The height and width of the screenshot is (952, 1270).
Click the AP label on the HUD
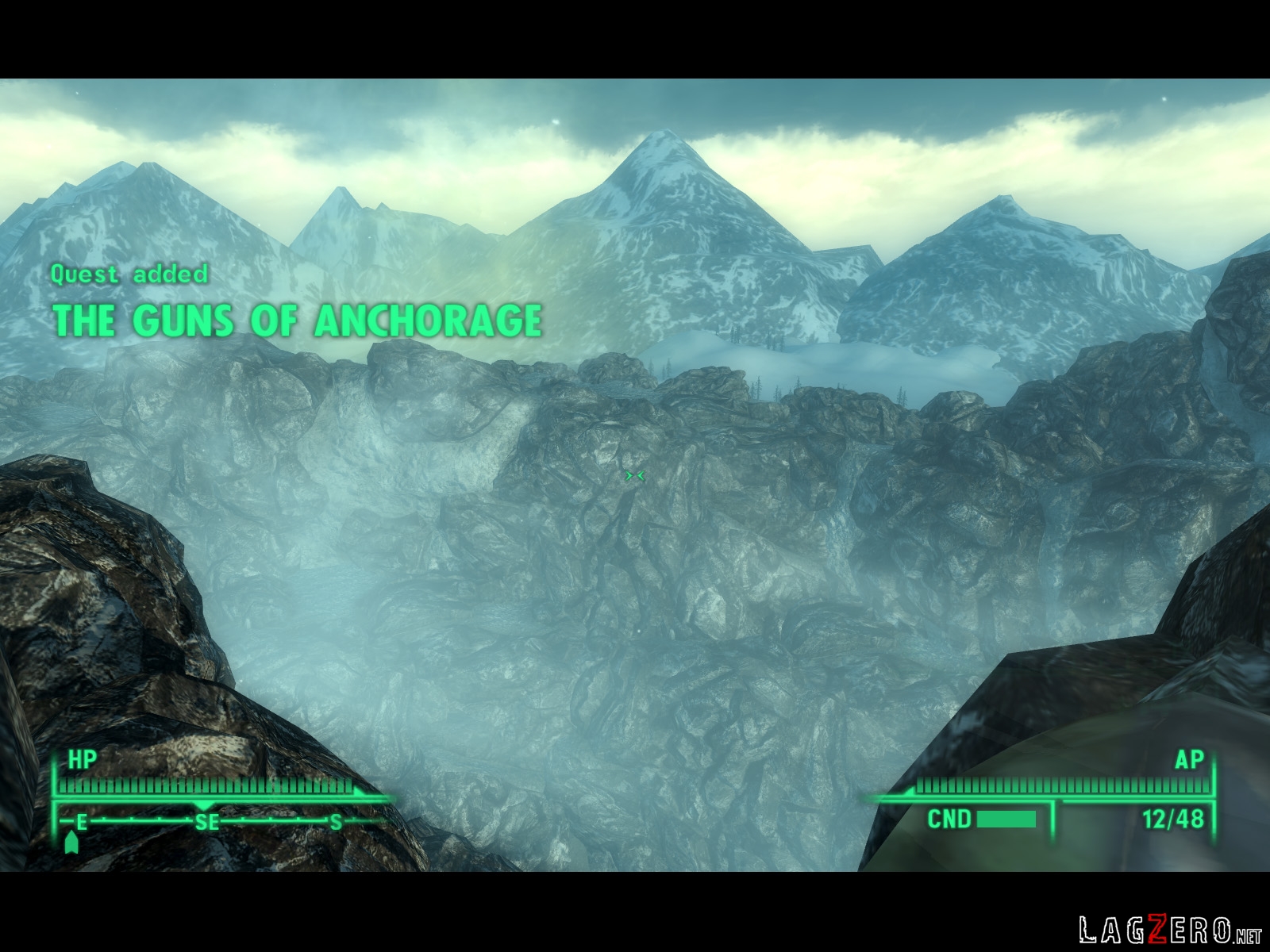click(1191, 760)
